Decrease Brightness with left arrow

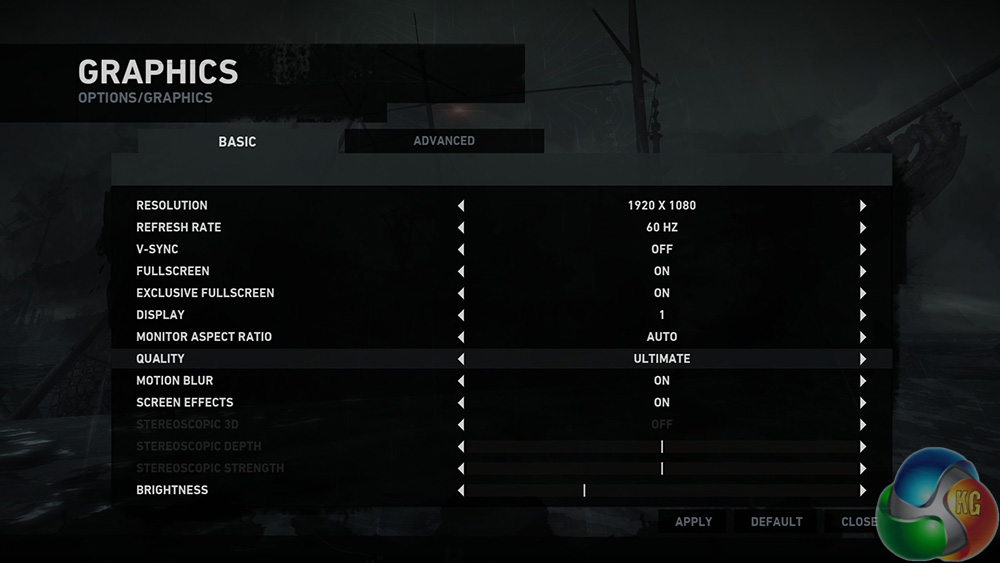tap(461, 491)
